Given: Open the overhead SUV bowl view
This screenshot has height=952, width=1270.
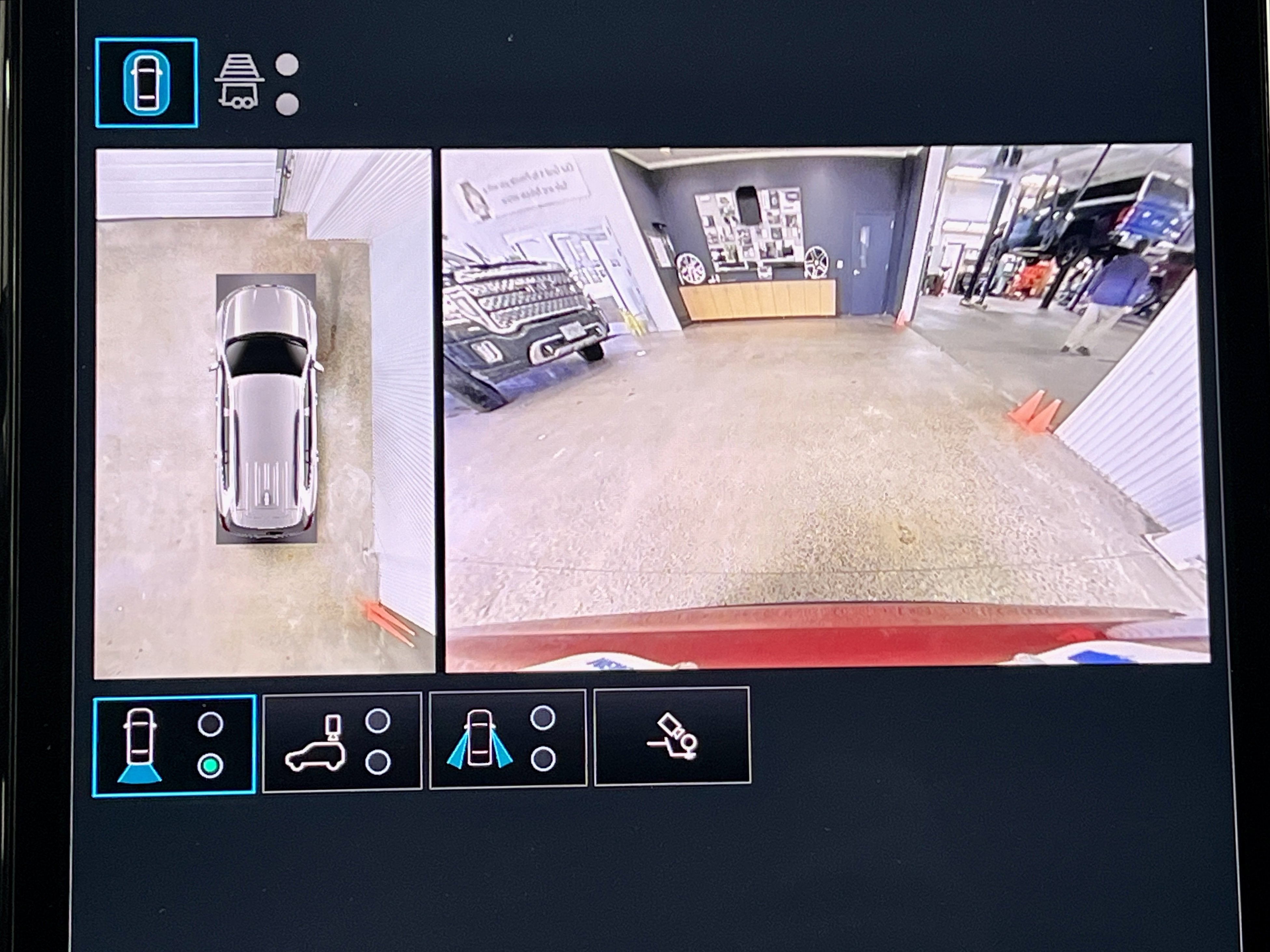Looking at the screenshot, I should point(342,742).
